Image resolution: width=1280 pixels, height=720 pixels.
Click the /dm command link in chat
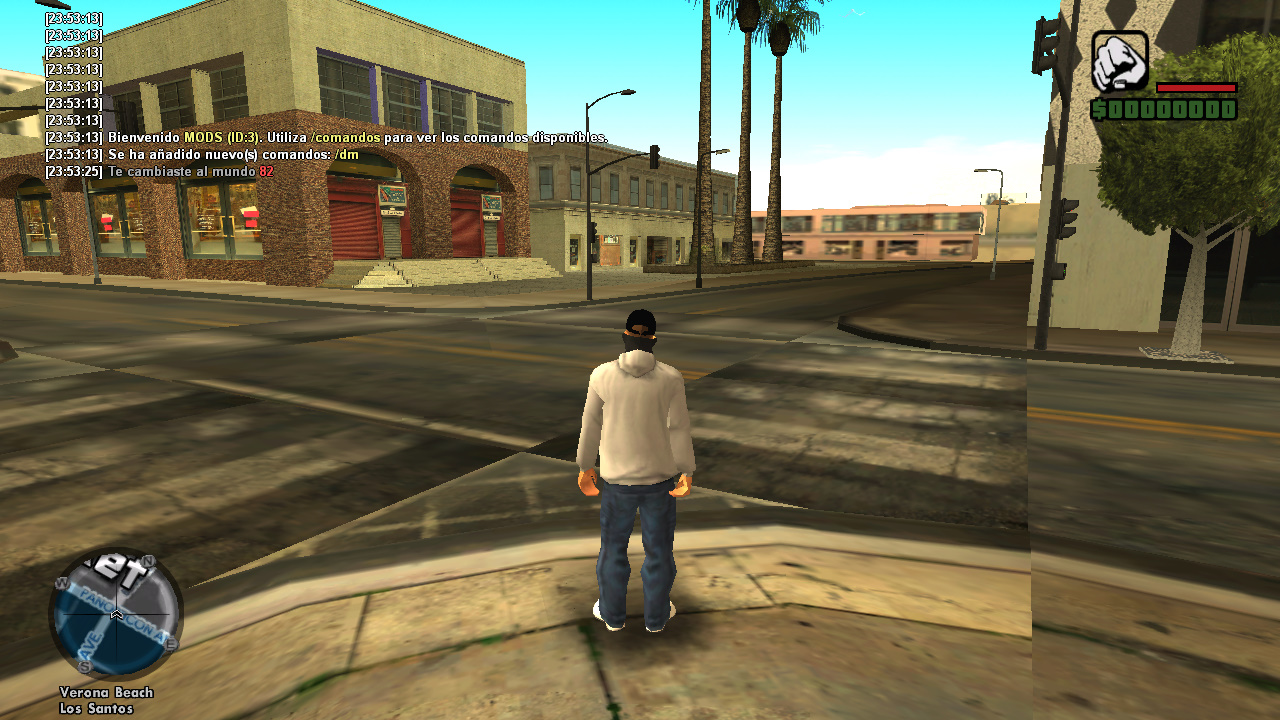347,155
